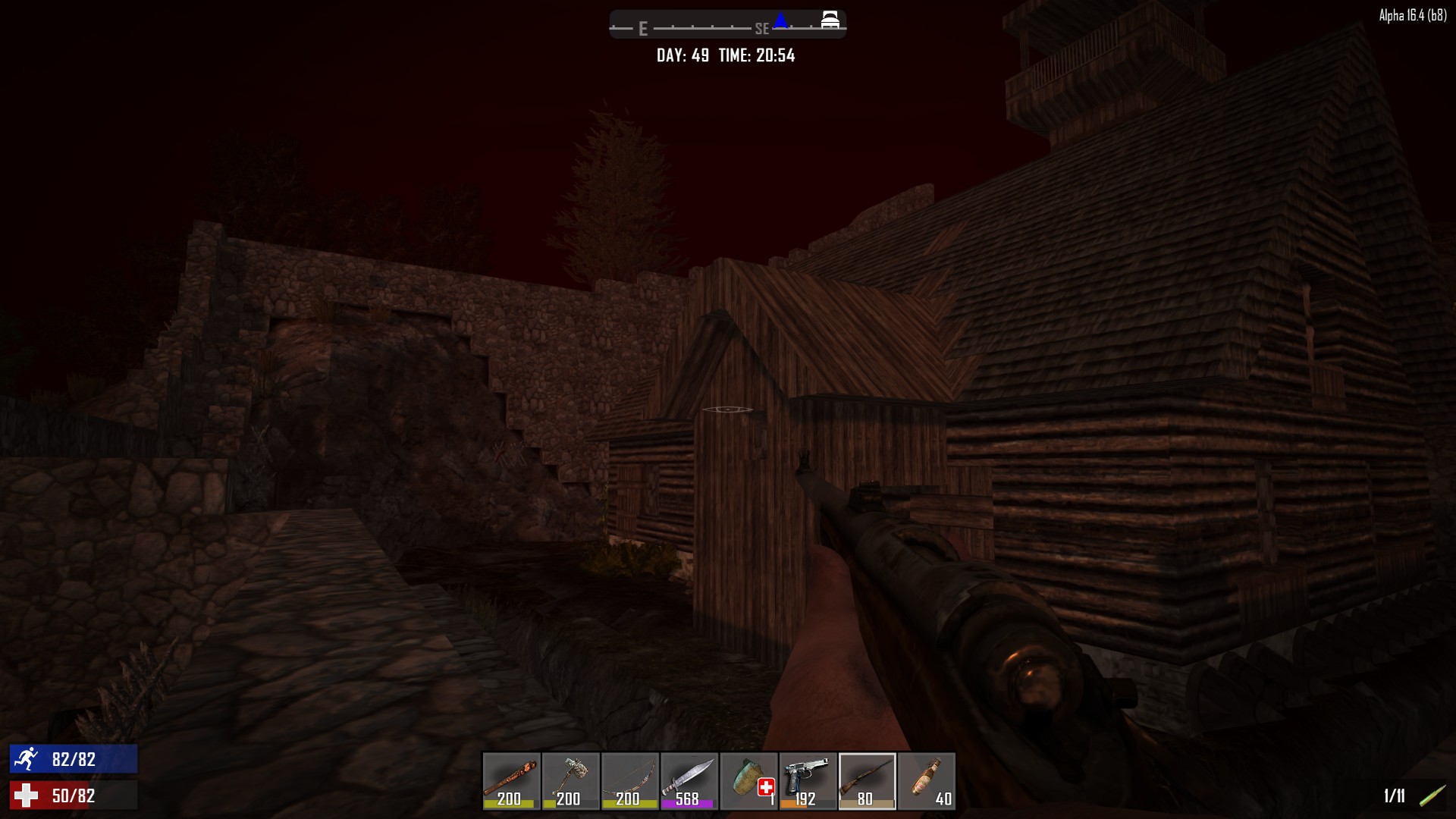Select the hunting rifle hotbar slot
The width and height of the screenshot is (1456, 819).
pos(867,780)
